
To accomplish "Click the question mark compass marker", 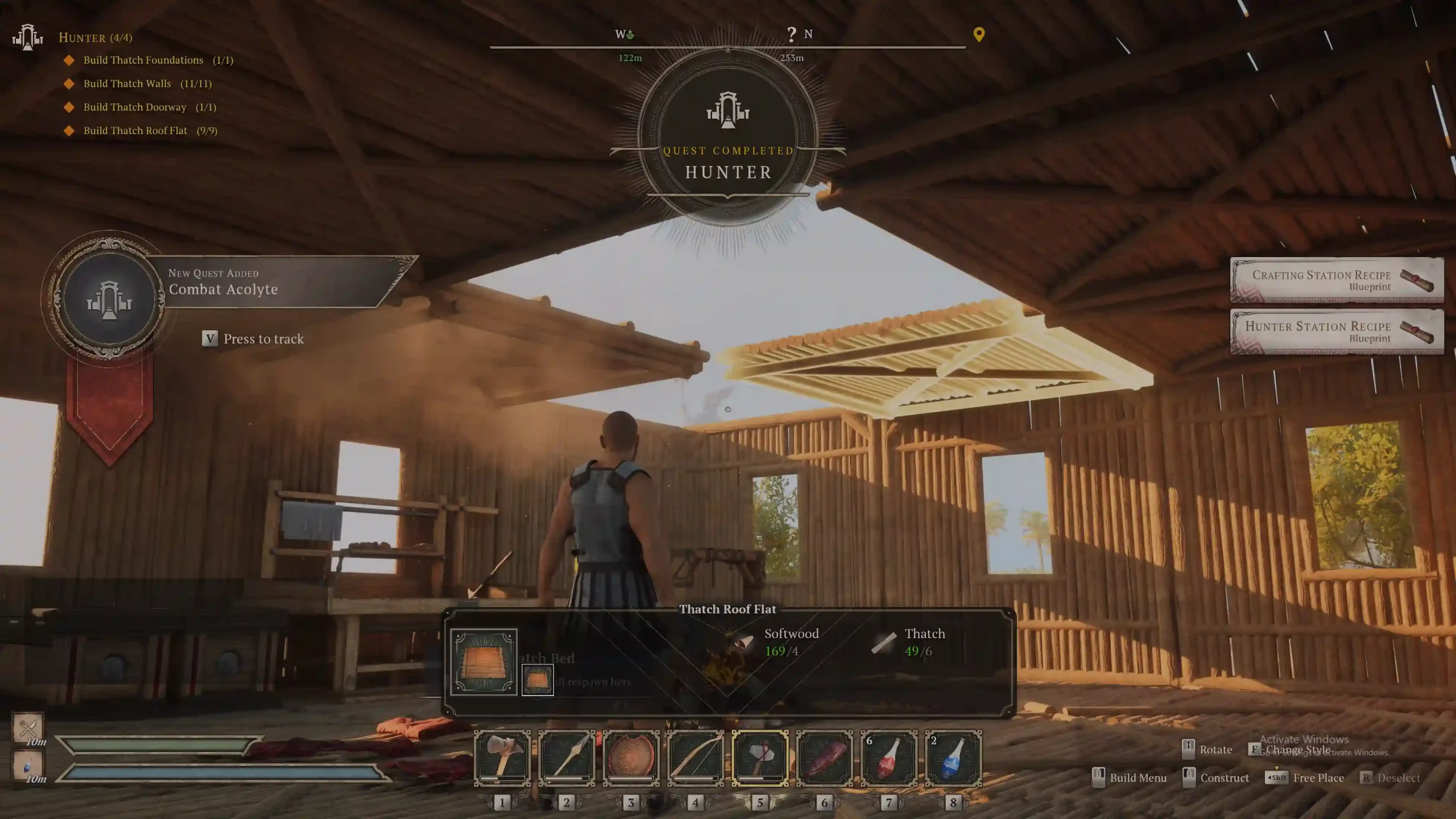I will (x=791, y=34).
